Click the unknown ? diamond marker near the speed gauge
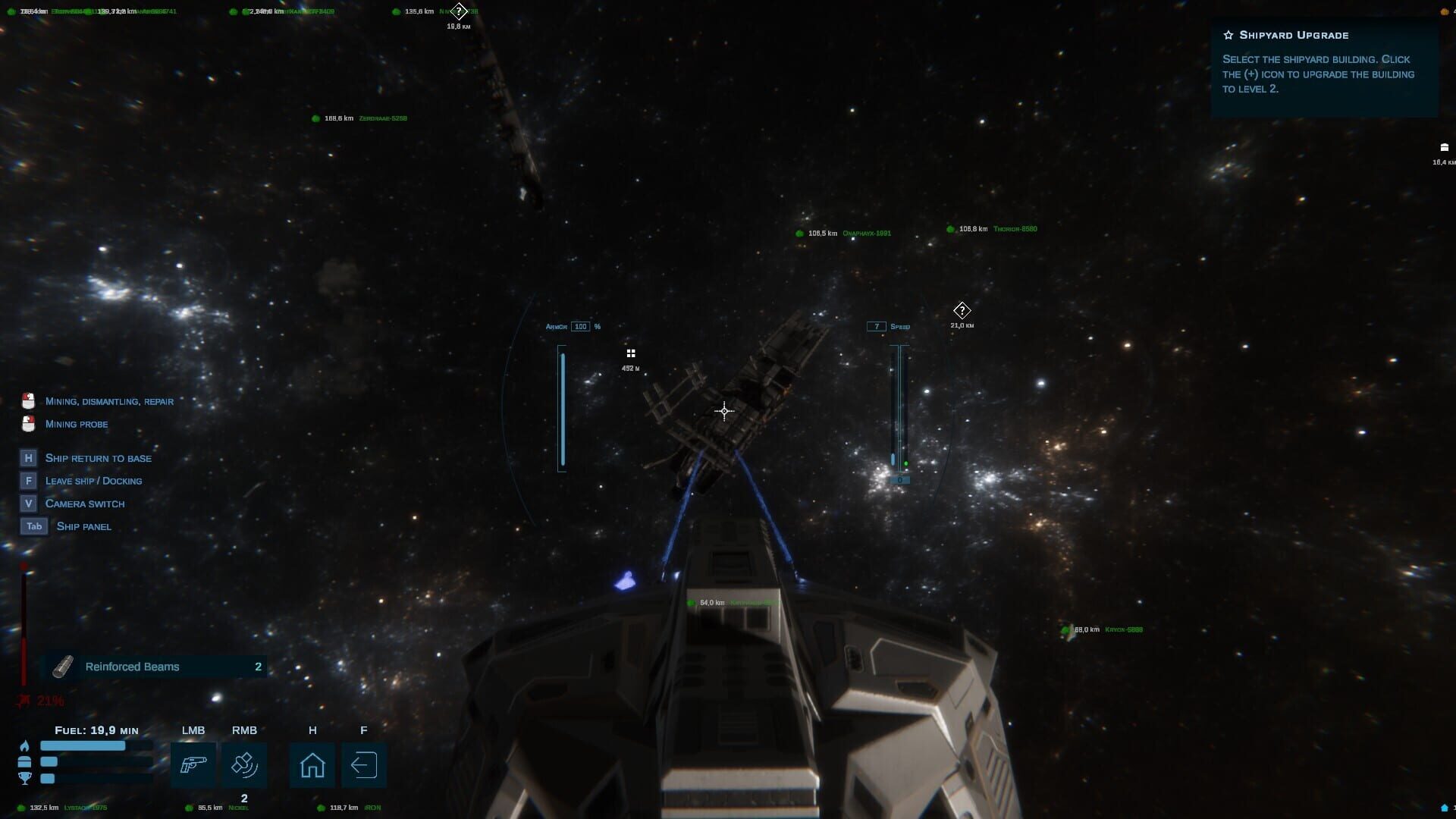Screen dimensions: 1456x819 [962, 310]
